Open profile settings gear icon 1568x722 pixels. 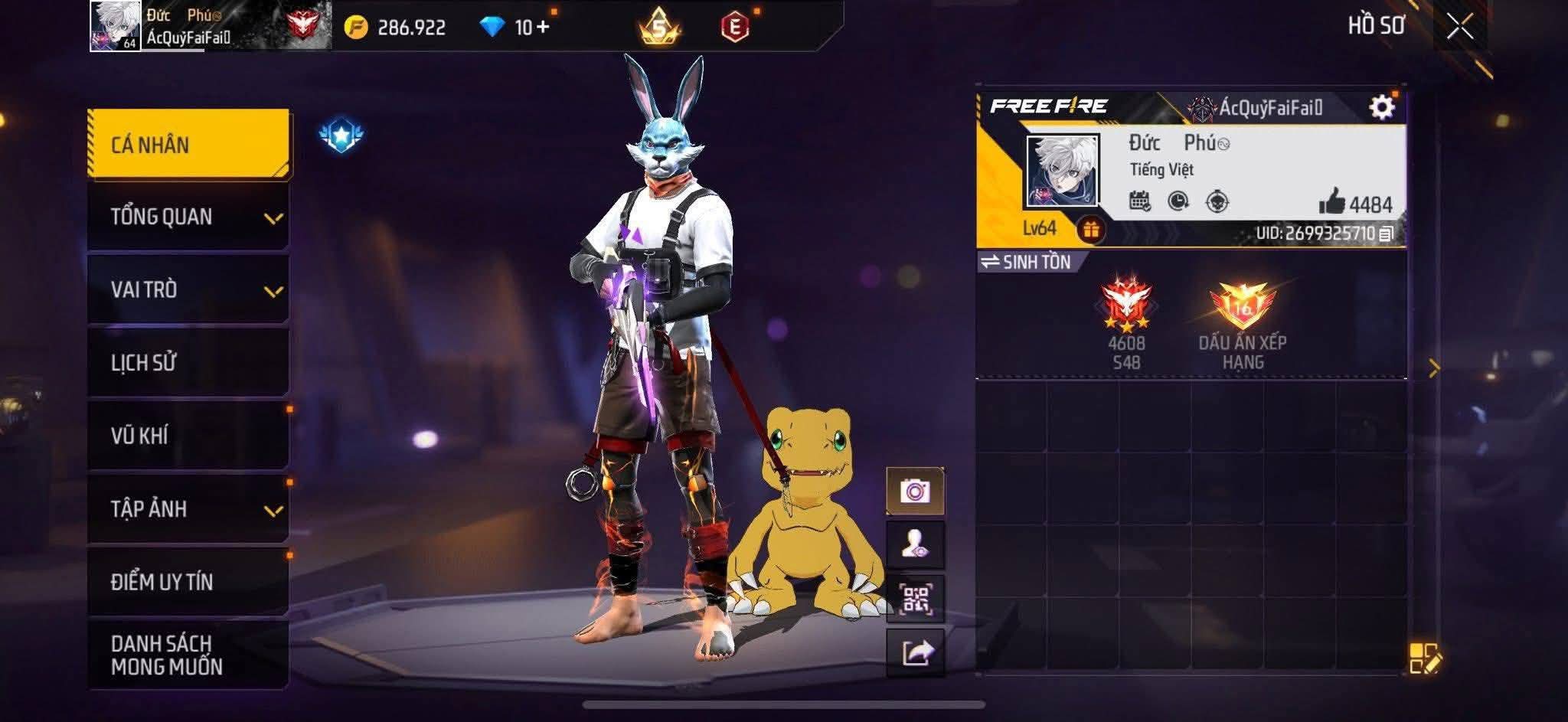(1381, 107)
